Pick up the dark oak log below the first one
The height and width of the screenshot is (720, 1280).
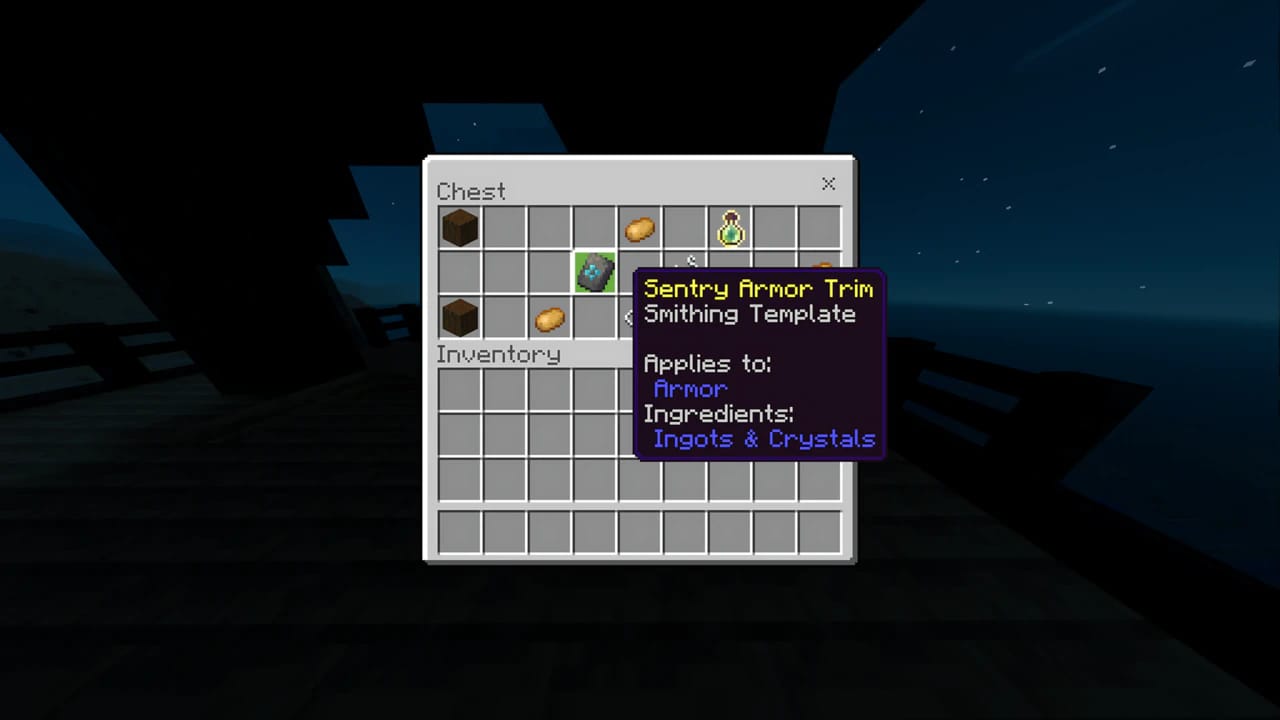(459, 318)
